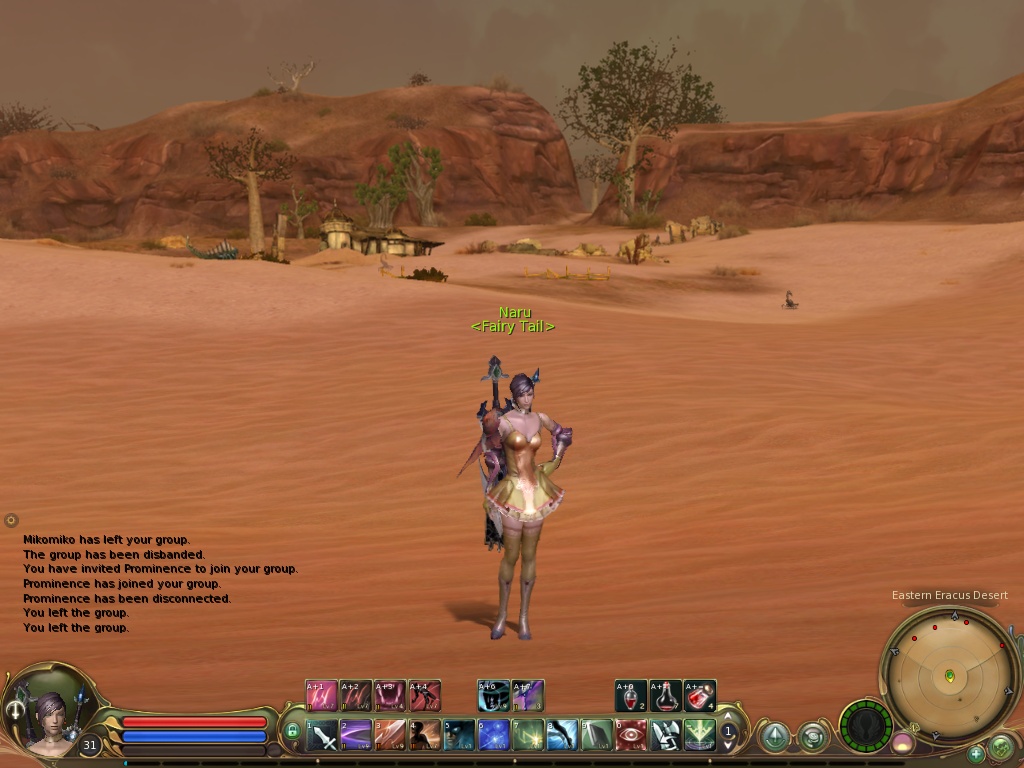
Task: Click the sword attack skill in slot 1
Action: (x=322, y=735)
